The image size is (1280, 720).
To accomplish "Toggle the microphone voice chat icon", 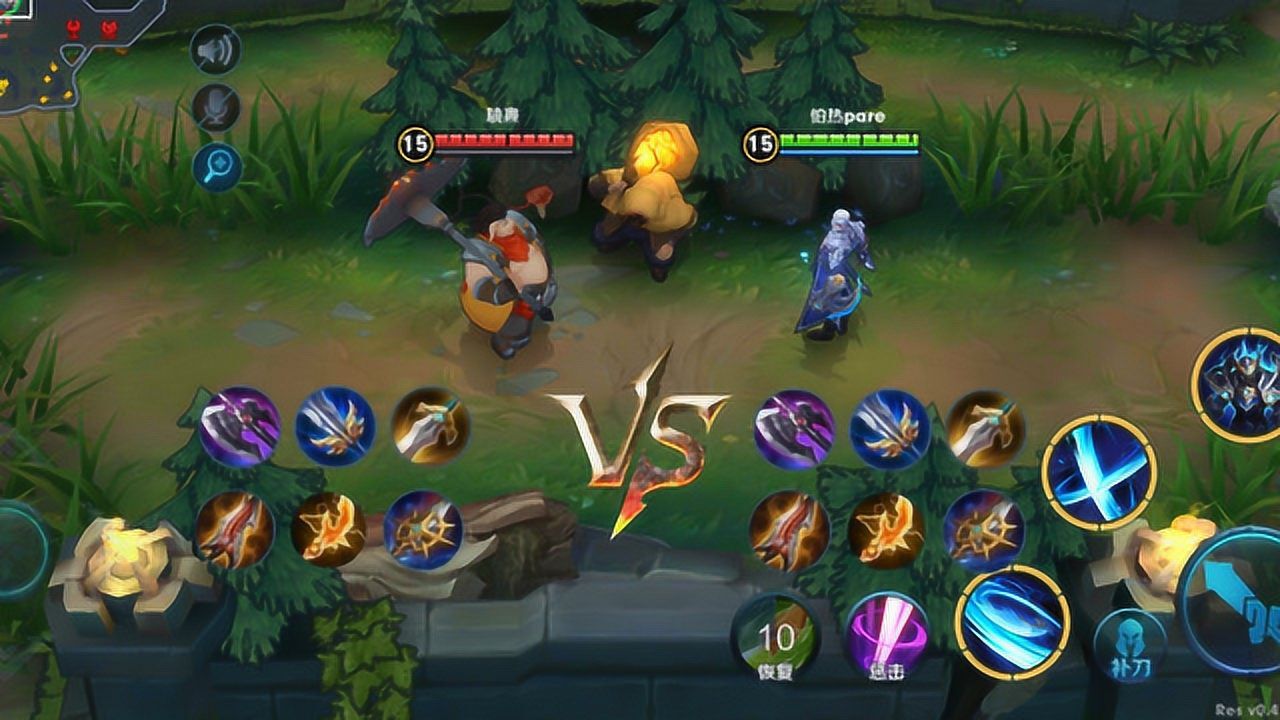I will point(216,107).
